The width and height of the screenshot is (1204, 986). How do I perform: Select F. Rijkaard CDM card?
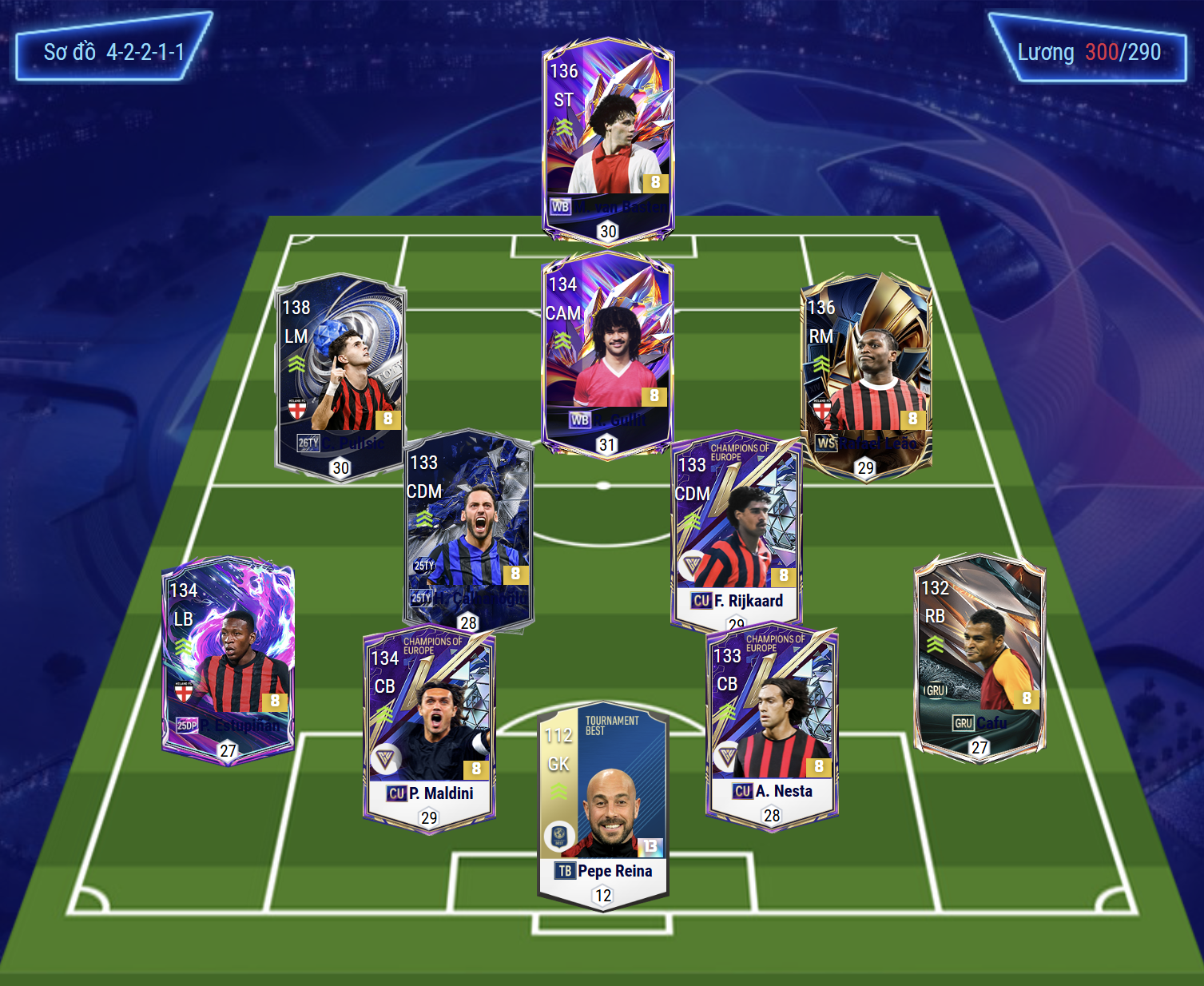736,531
